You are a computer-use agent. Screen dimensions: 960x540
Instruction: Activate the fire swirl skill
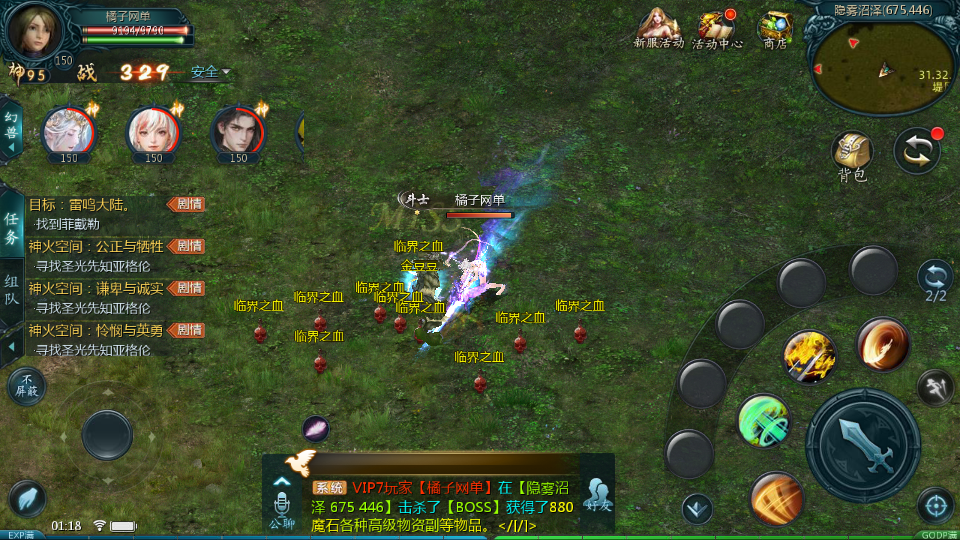(x=883, y=344)
